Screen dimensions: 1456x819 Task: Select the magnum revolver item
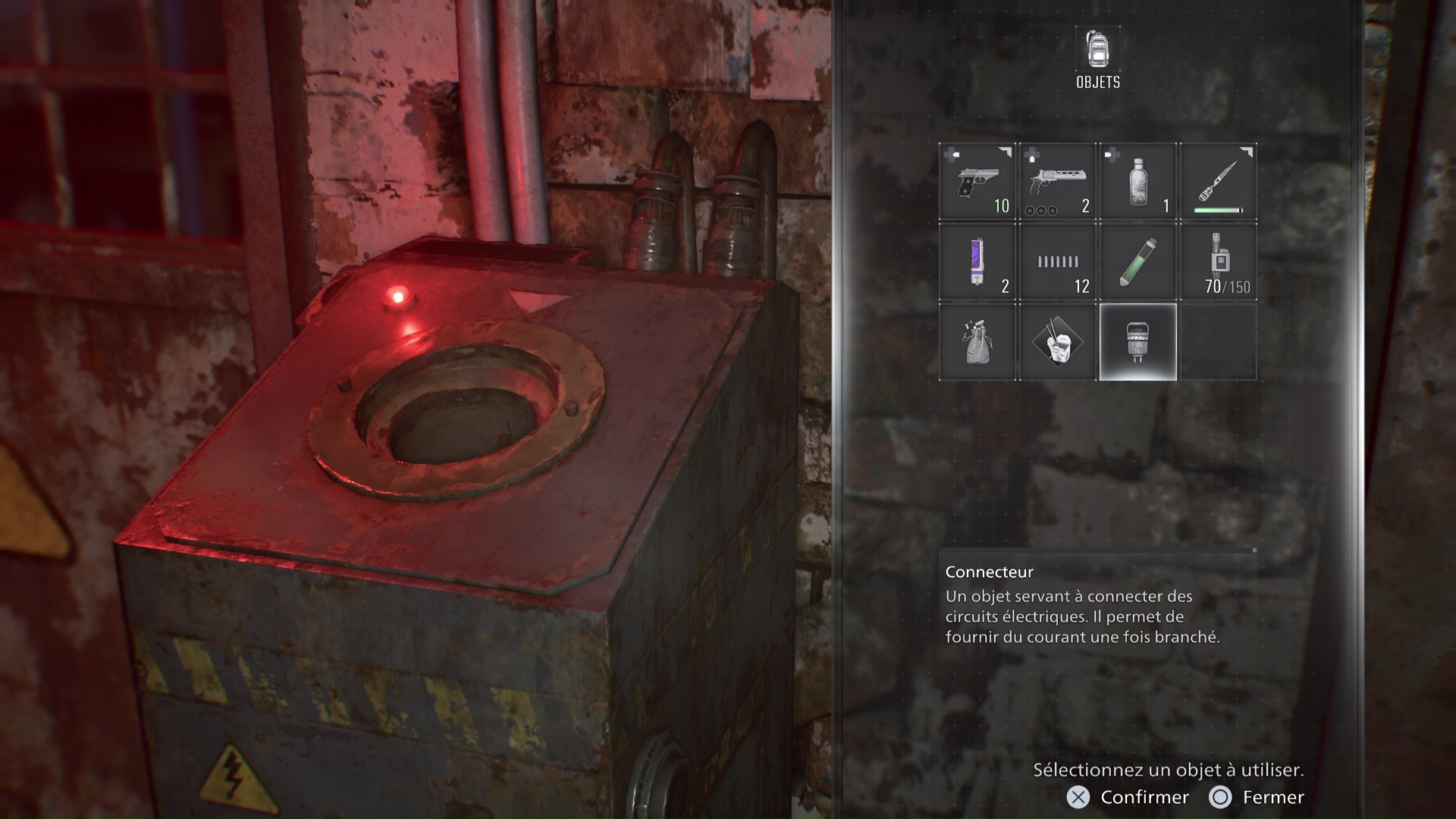pos(1057,180)
